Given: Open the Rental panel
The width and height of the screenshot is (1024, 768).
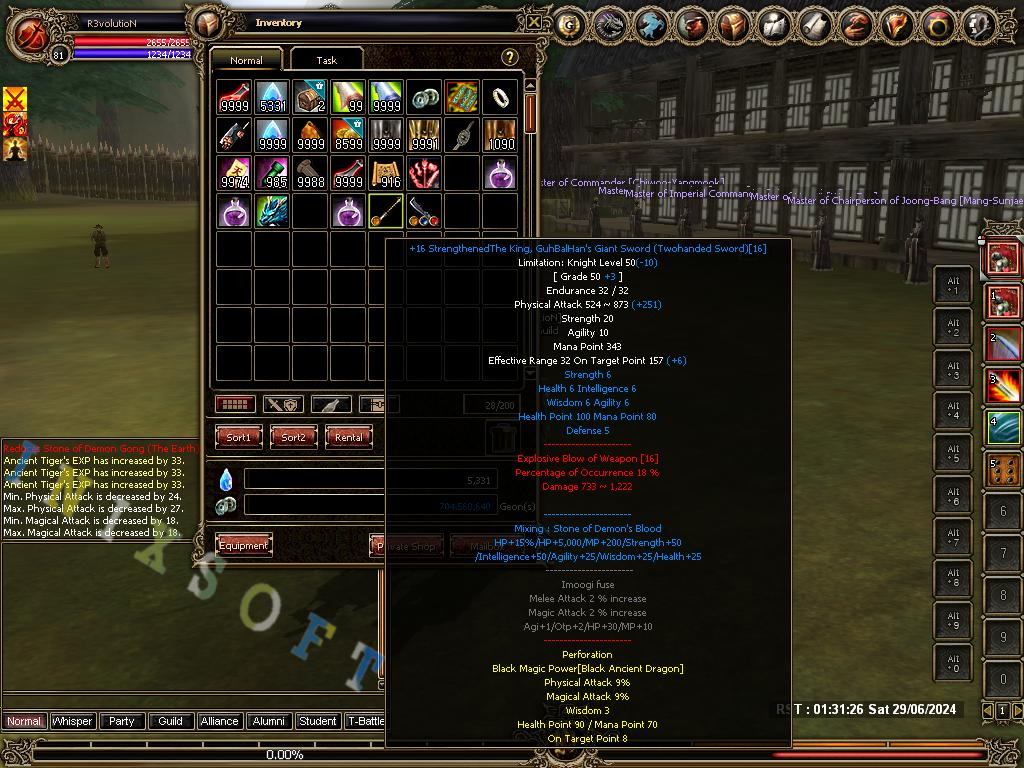Looking at the screenshot, I should 349,437.
